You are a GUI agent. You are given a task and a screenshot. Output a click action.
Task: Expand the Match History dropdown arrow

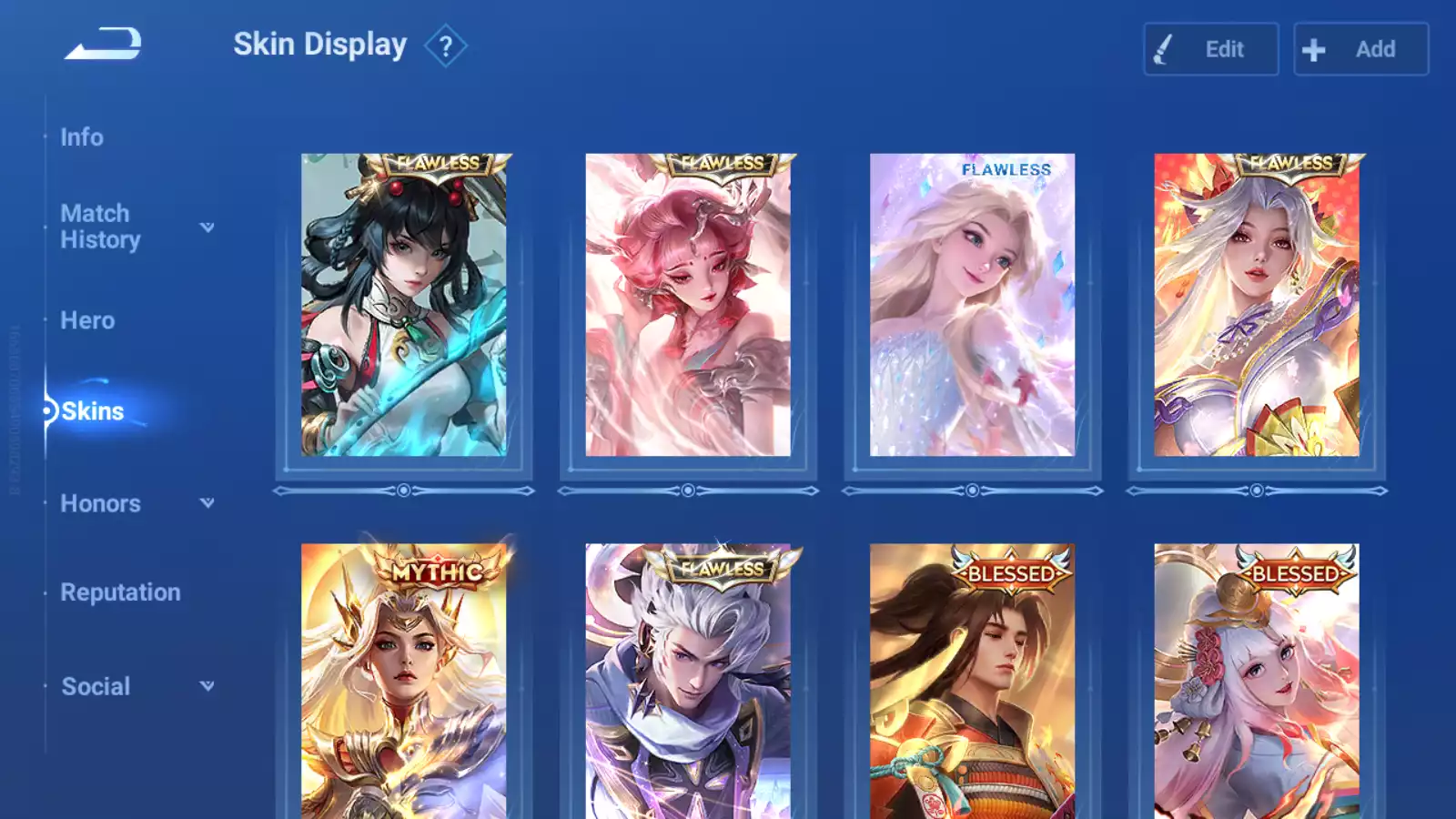point(207,227)
